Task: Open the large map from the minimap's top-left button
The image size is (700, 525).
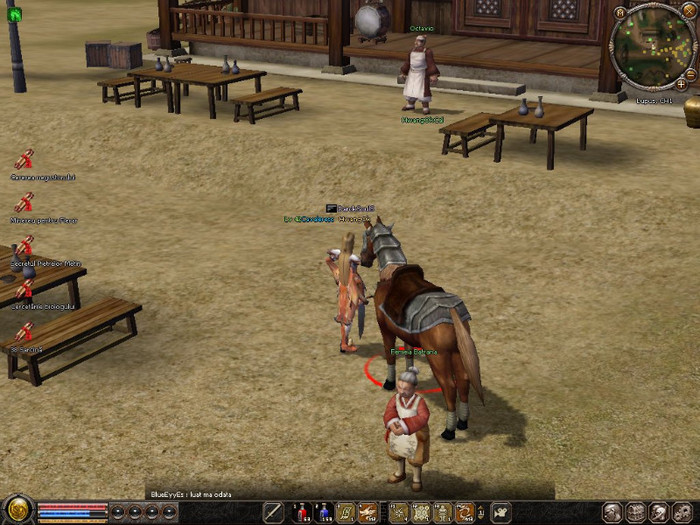Action: coord(620,12)
